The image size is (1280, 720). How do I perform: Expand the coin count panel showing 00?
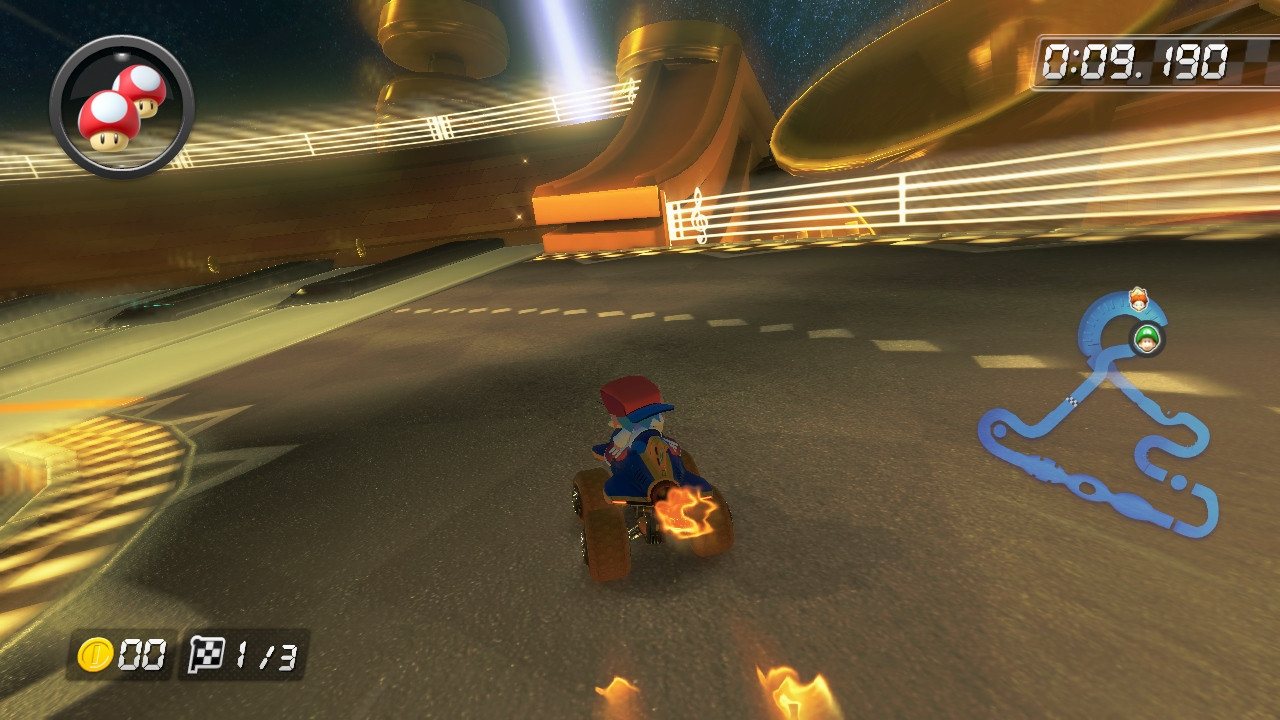pos(120,654)
